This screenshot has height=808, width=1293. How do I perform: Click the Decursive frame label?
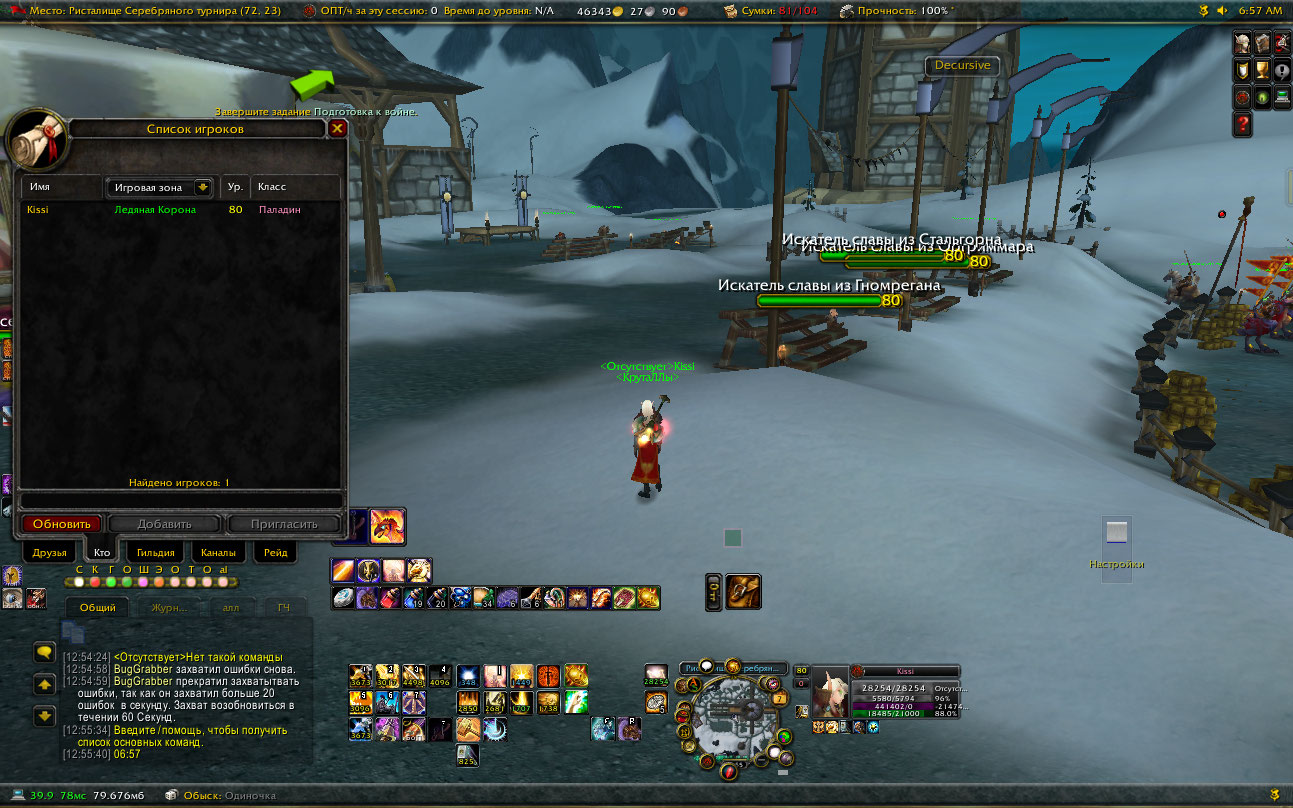pos(962,65)
